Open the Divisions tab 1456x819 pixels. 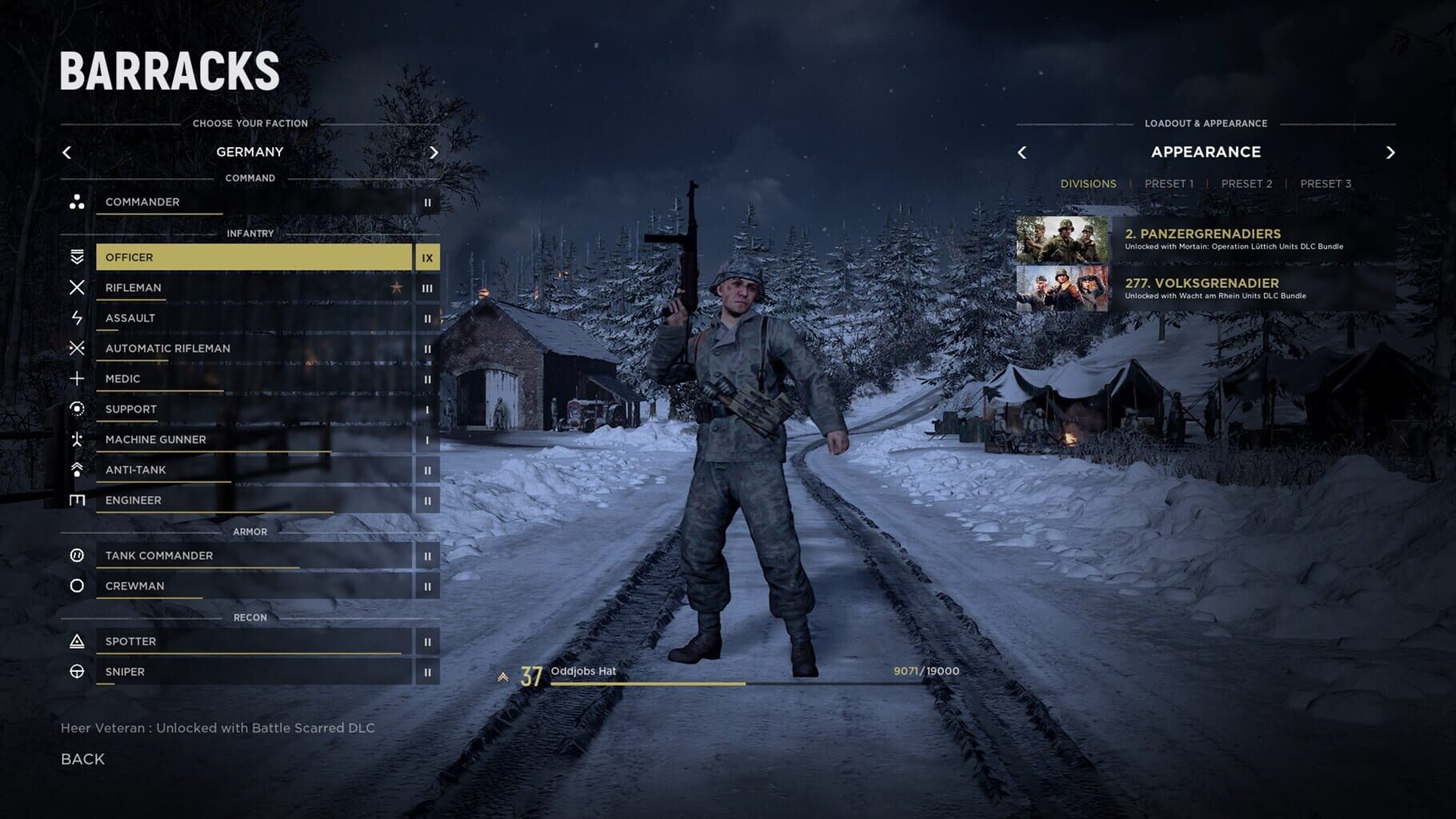tap(1090, 183)
